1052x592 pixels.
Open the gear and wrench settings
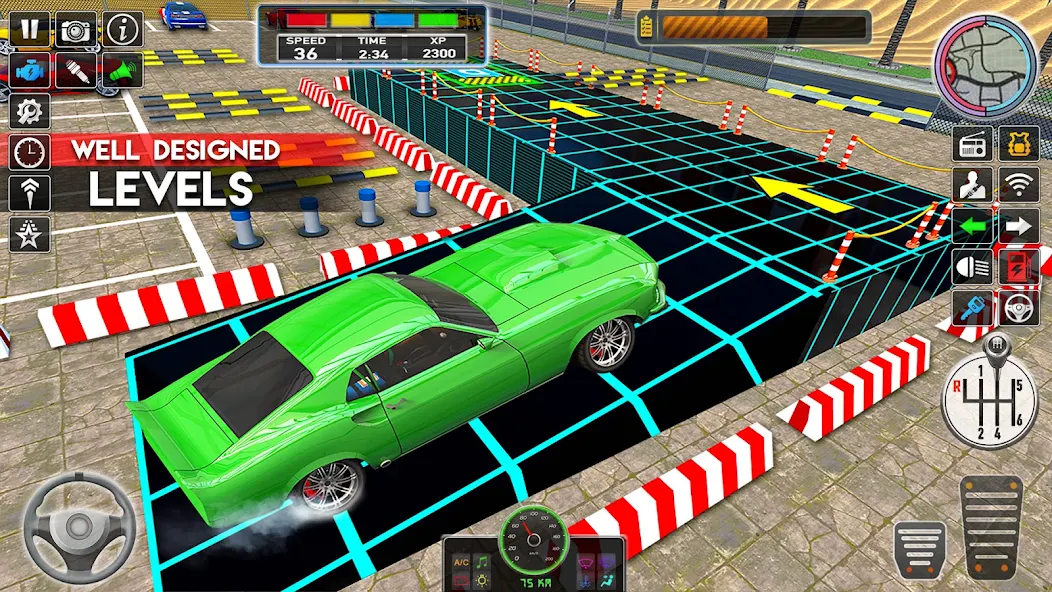click(x=30, y=110)
